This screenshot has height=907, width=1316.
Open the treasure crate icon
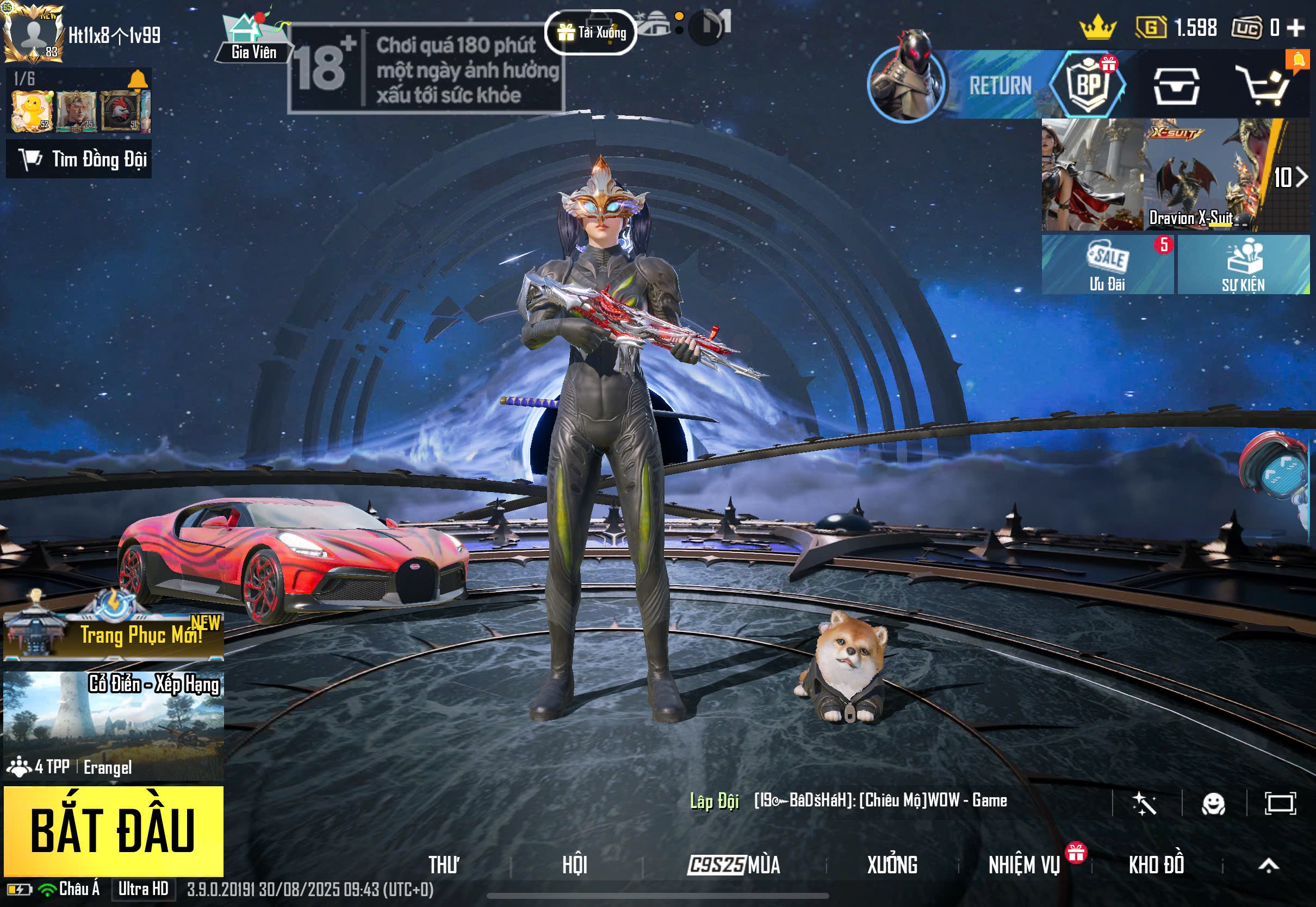pyautogui.click(x=1176, y=86)
